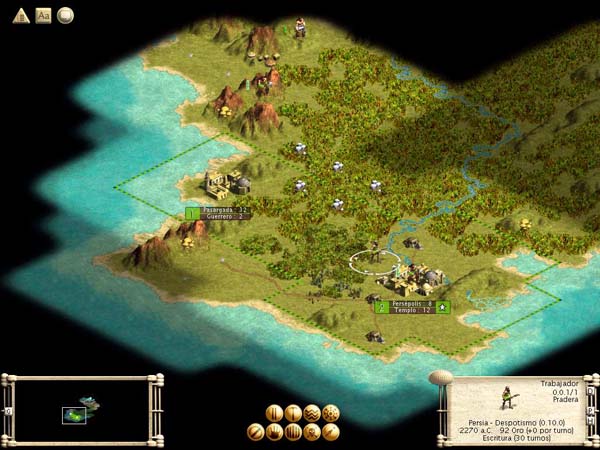600x450 pixels.
Task: Select the Pasargada city name banner
Action: pyautogui.click(x=219, y=212)
